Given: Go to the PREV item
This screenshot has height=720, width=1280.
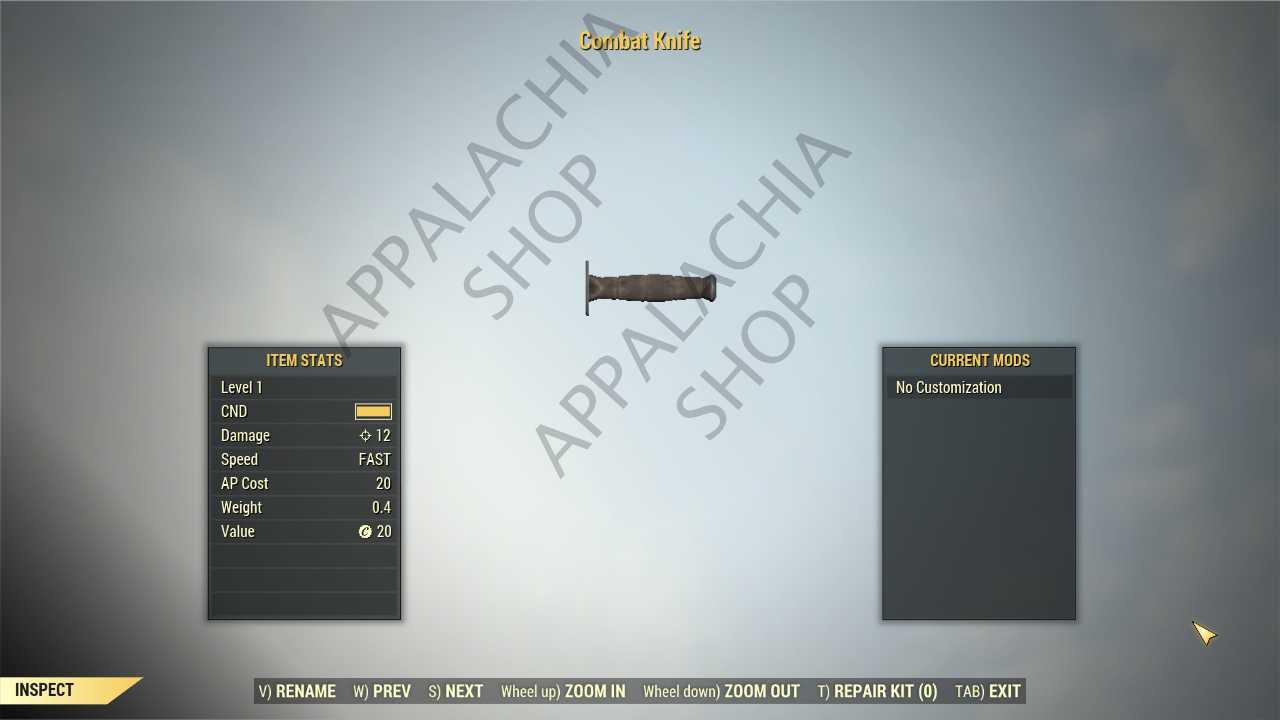Looking at the screenshot, I should tap(382, 691).
